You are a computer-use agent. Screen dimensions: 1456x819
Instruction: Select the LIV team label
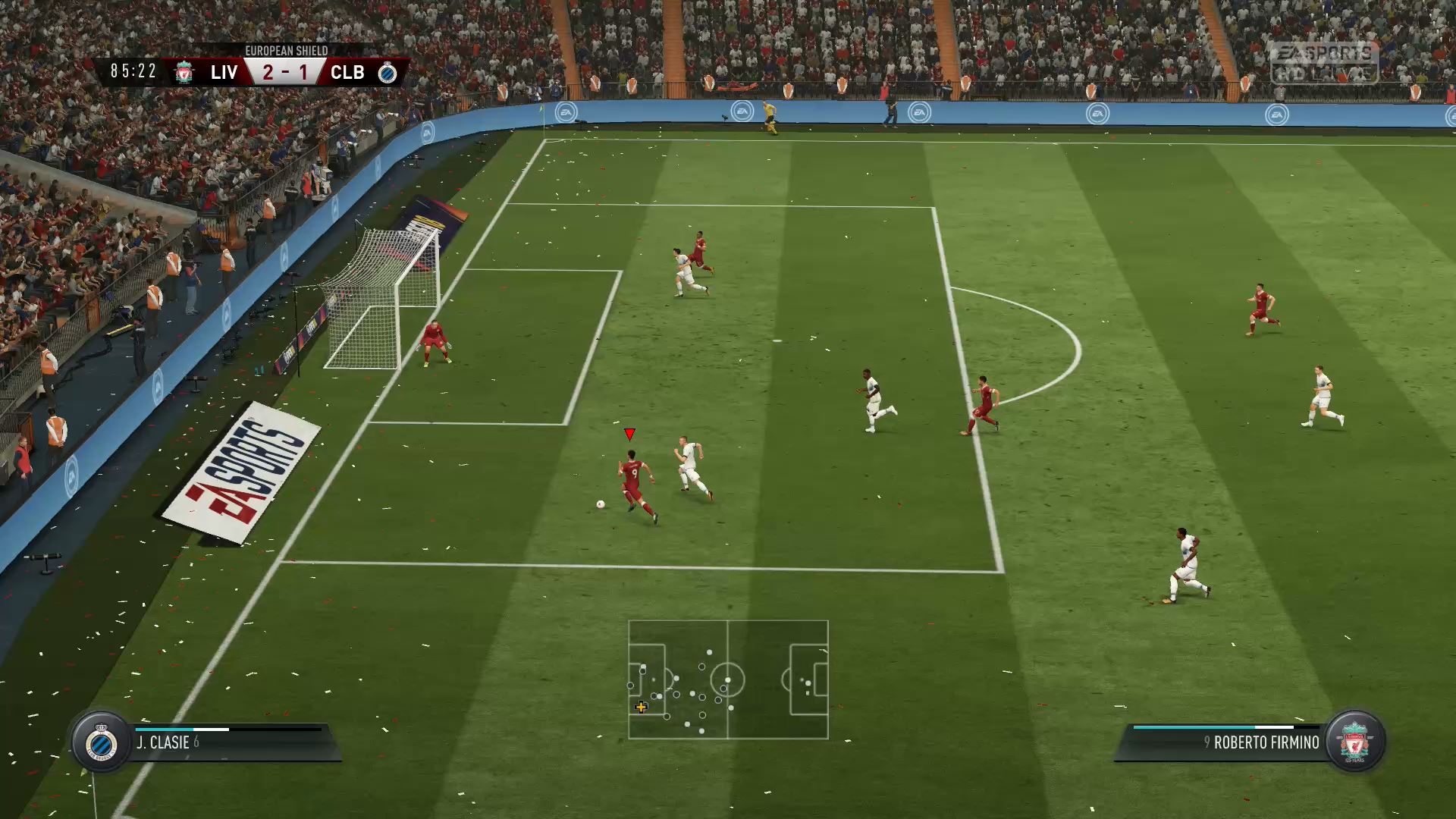click(225, 73)
